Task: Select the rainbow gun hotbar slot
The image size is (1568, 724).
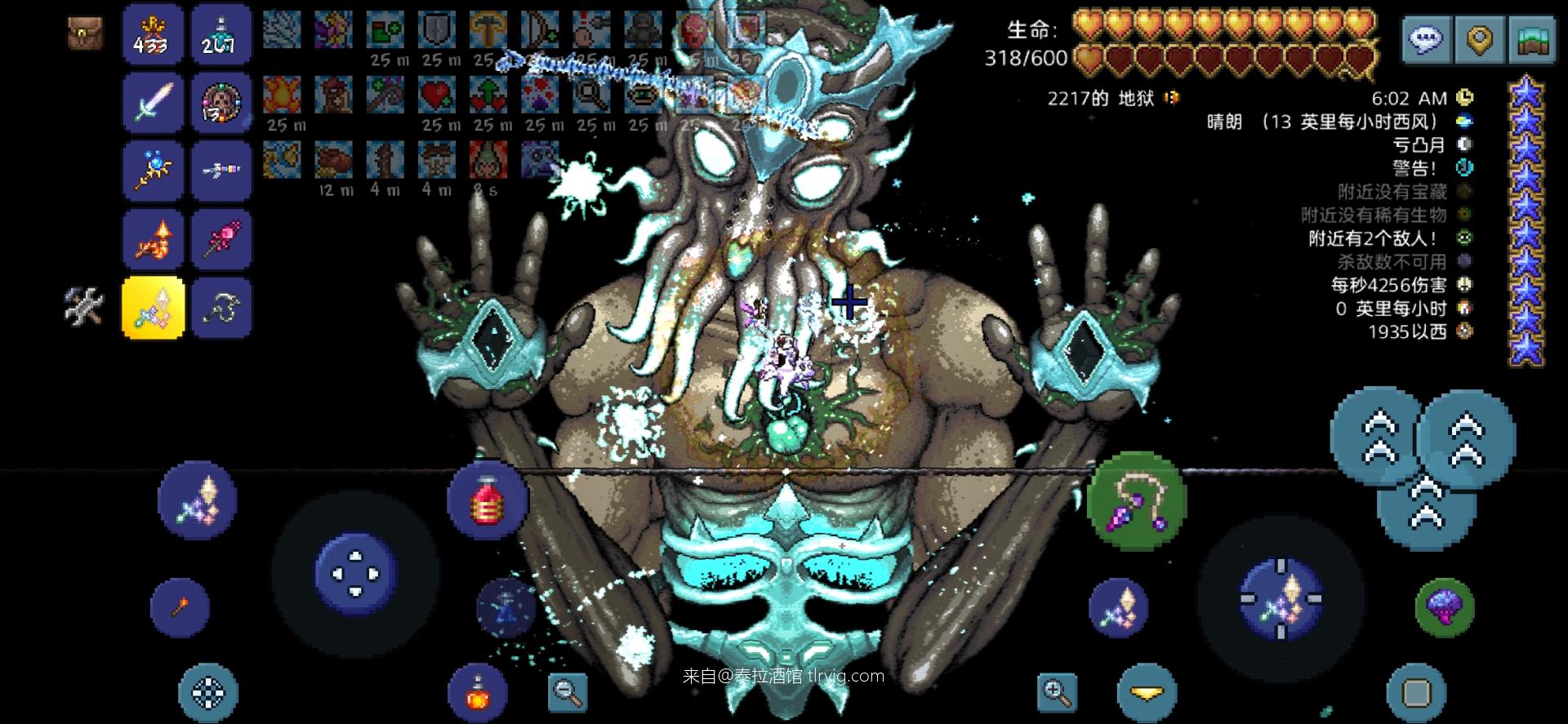Action: pyautogui.click(x=221, y=170)
